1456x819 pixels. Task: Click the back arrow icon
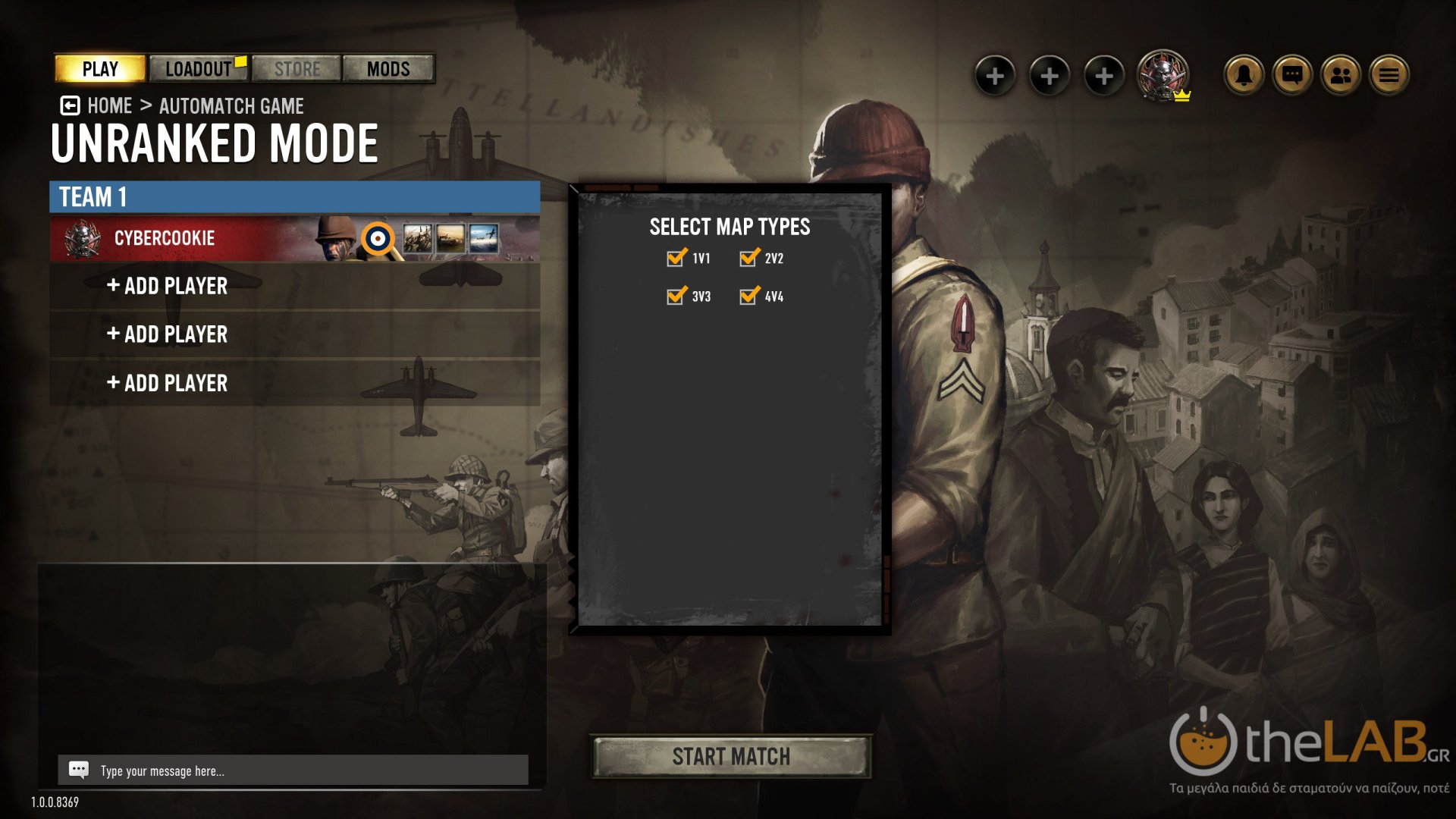click(70, 105)
